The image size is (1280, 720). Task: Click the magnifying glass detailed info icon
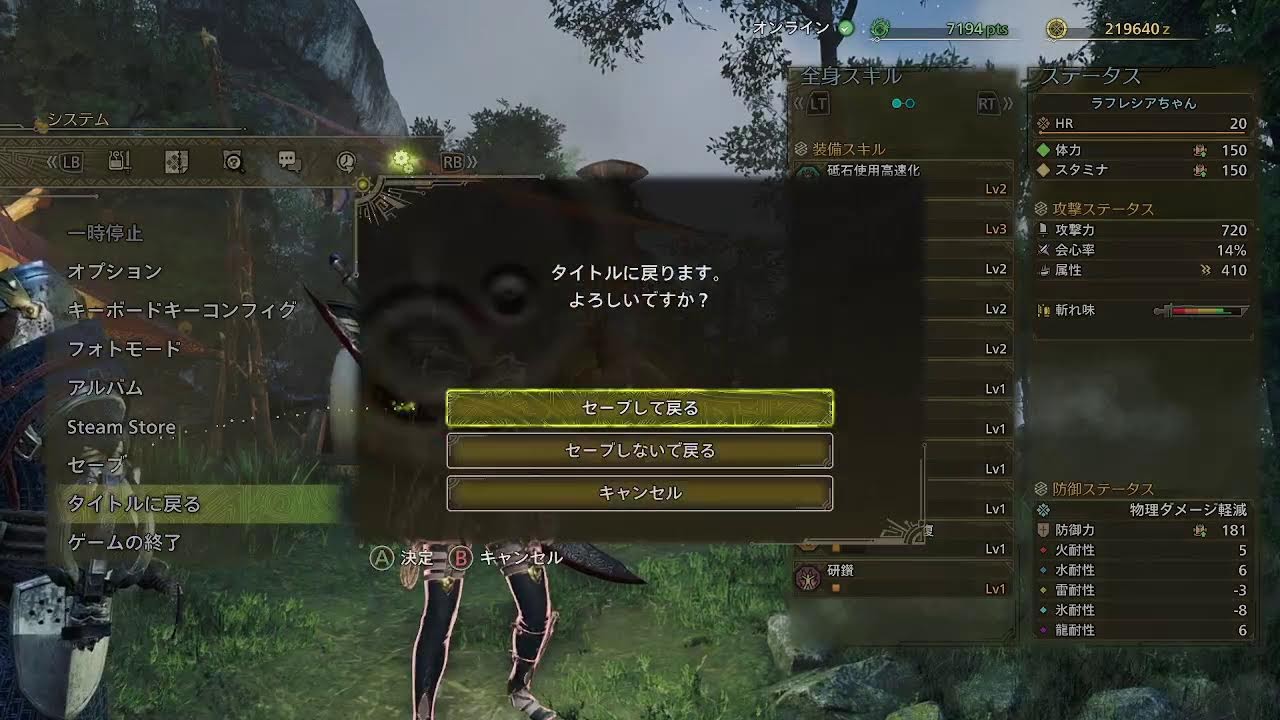(x=232, y=161)
